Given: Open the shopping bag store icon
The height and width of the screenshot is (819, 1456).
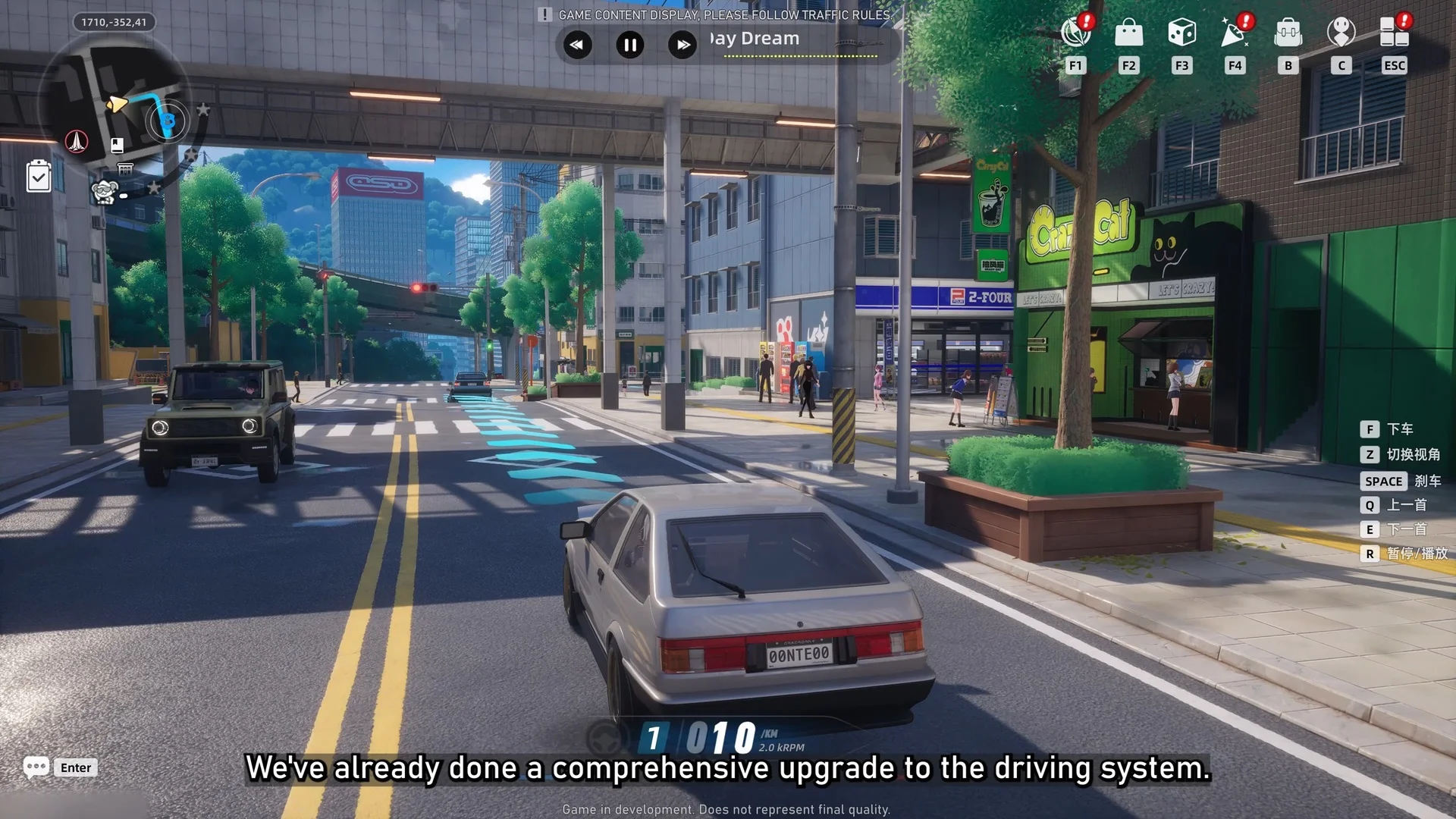Looking at the screenshot, I should [x=1128, y=33].
